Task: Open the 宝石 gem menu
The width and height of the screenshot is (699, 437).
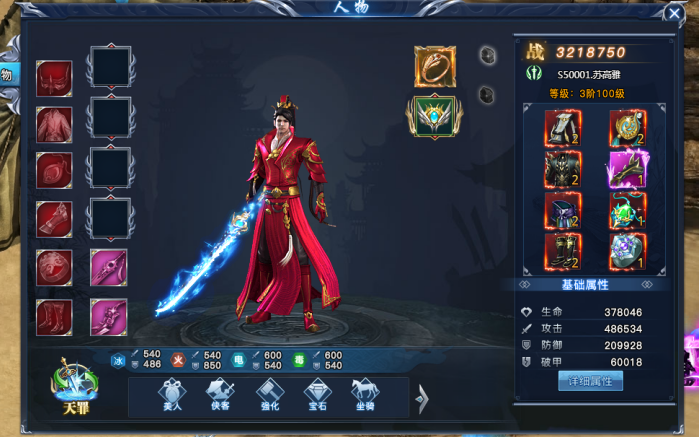Action: point(317,397)
